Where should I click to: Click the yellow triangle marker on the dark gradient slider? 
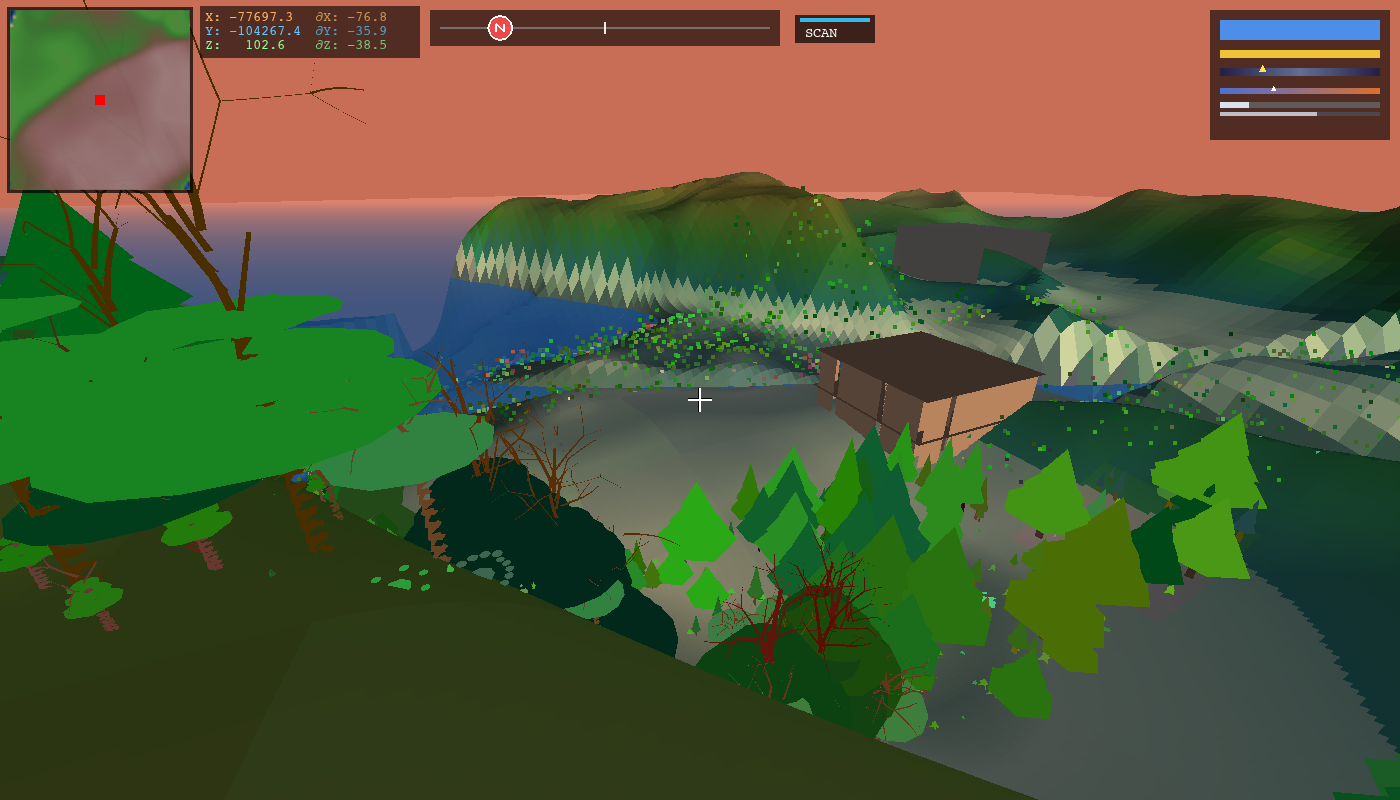click(x=1262, y=68)
